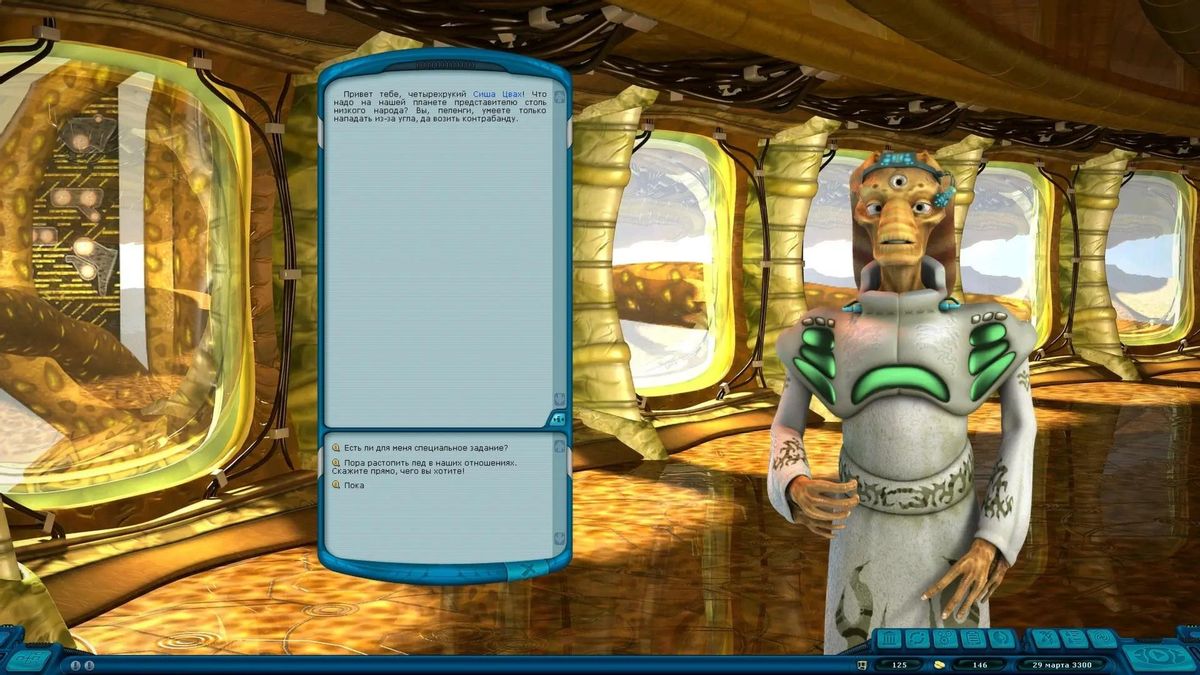
Task: Open the percent-sign toolbar button
Action: coord(945,638)
